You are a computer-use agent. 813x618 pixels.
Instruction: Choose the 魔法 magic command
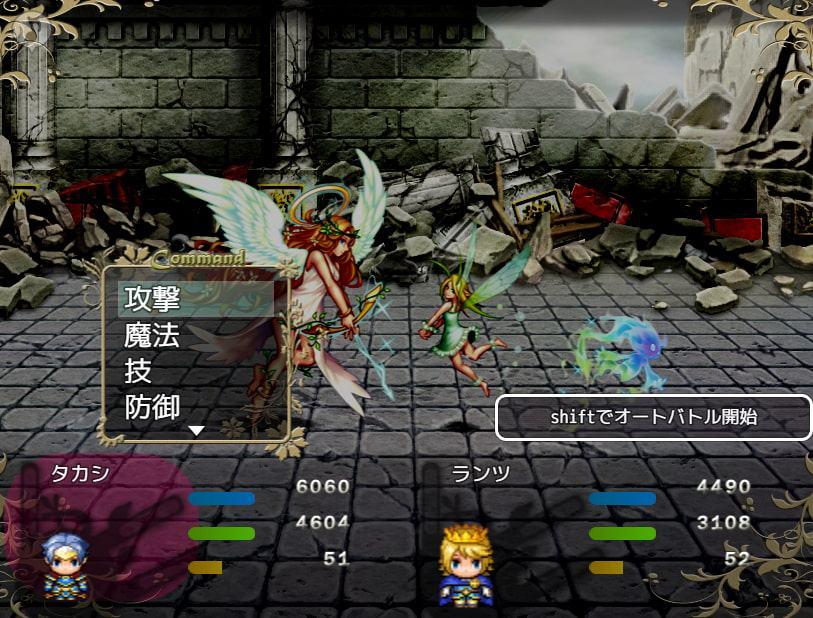(152, 335)
